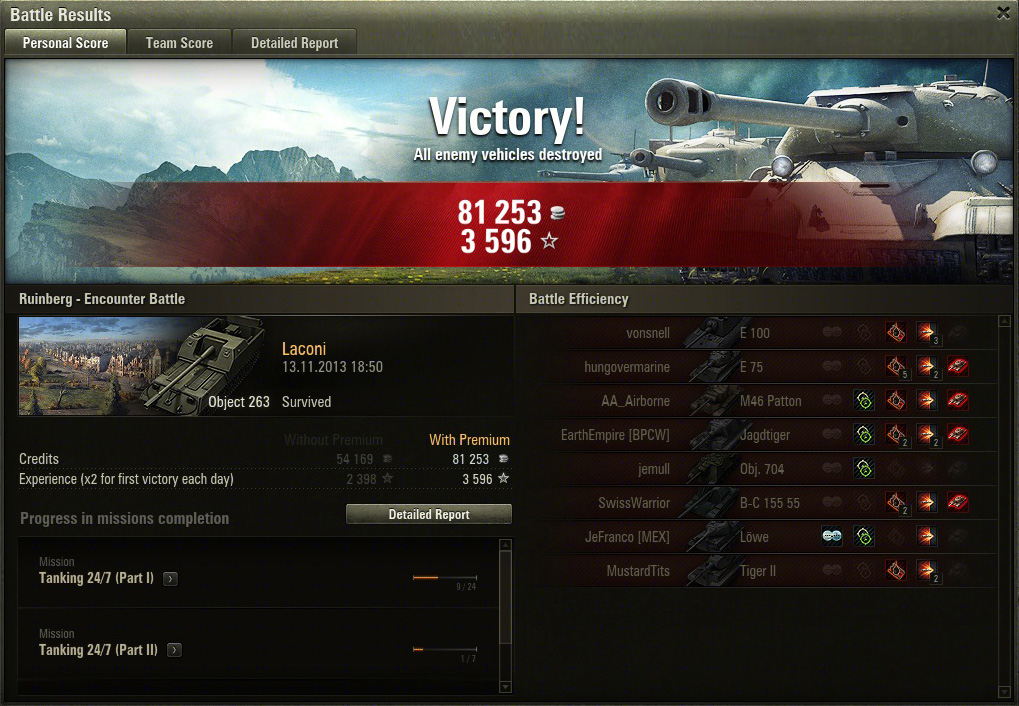
Task: Choose the AA_Airborne M46 Patton row
Action: (760, 401)
